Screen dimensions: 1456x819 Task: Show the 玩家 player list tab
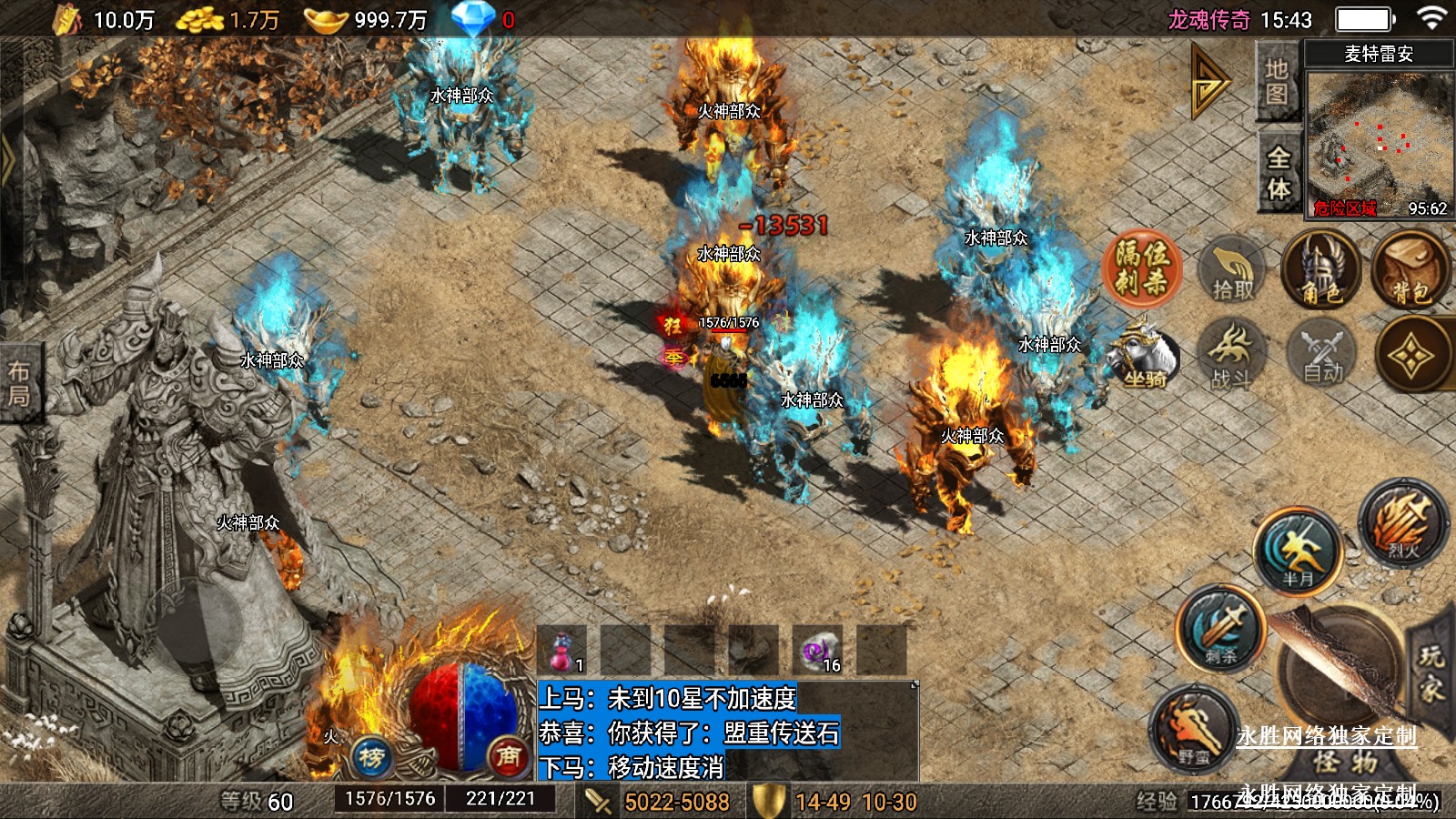[x=1431, y=672]
